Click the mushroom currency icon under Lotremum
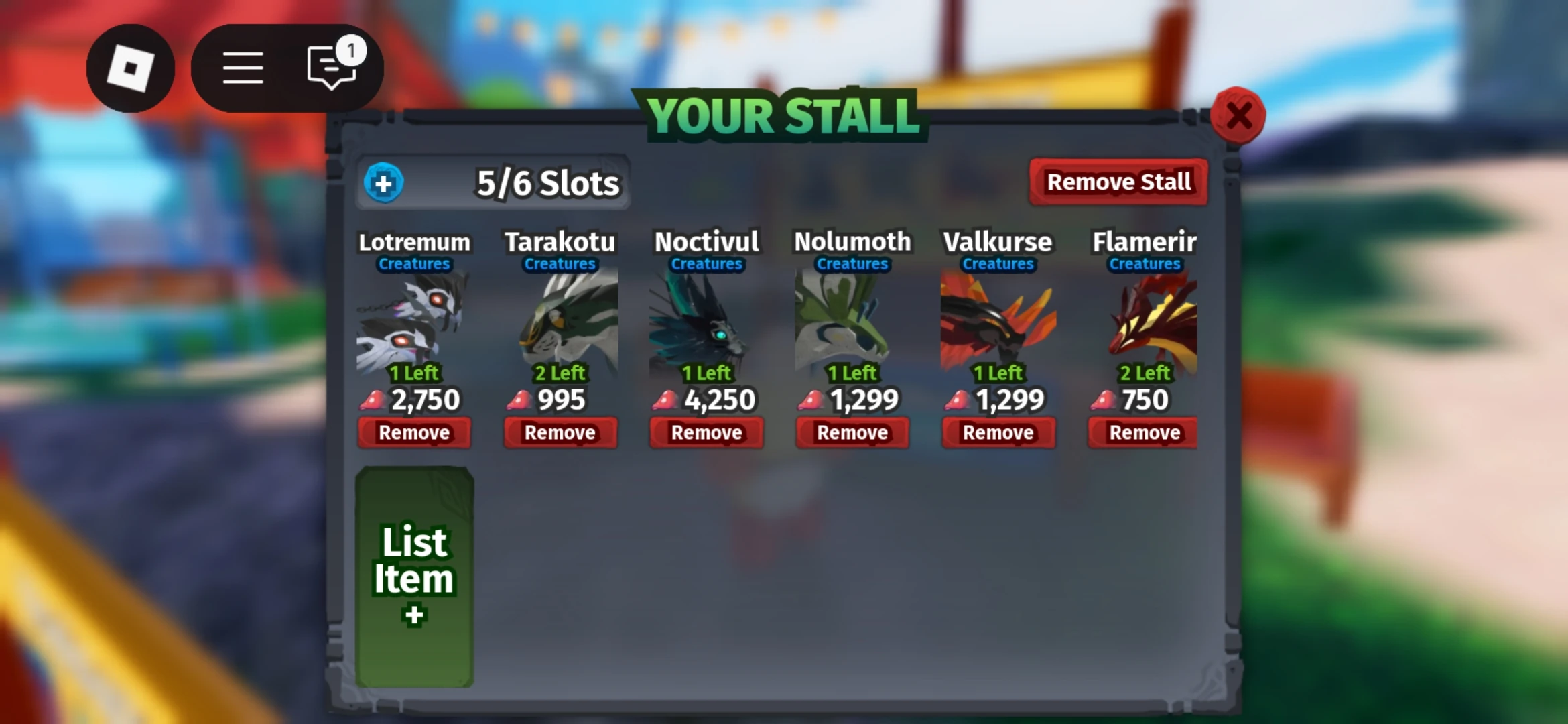Viewport: 1568px width, 724px height. [371, 400]
